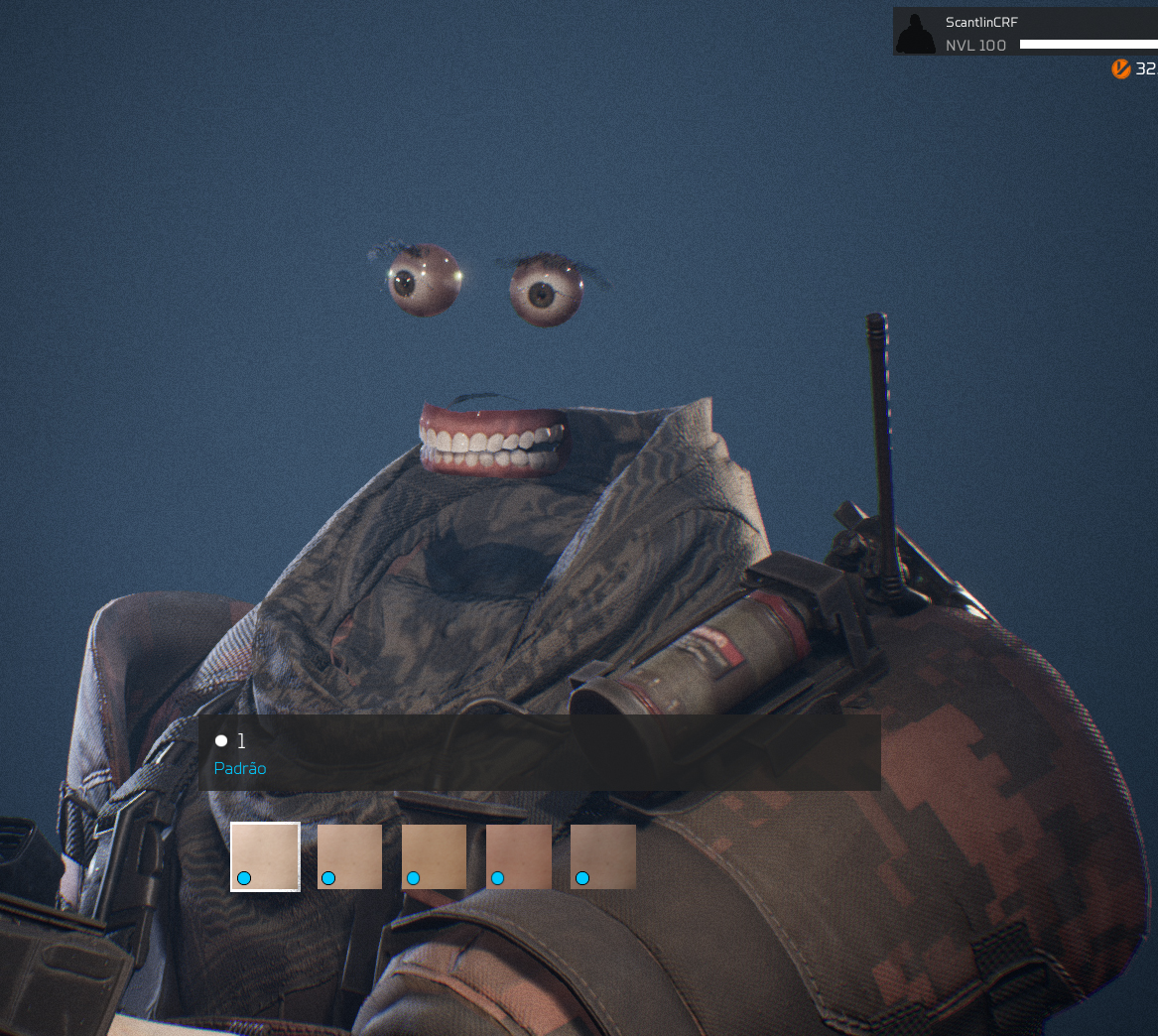Choose the darkest brown skin tone swatch

pos(602,856)
